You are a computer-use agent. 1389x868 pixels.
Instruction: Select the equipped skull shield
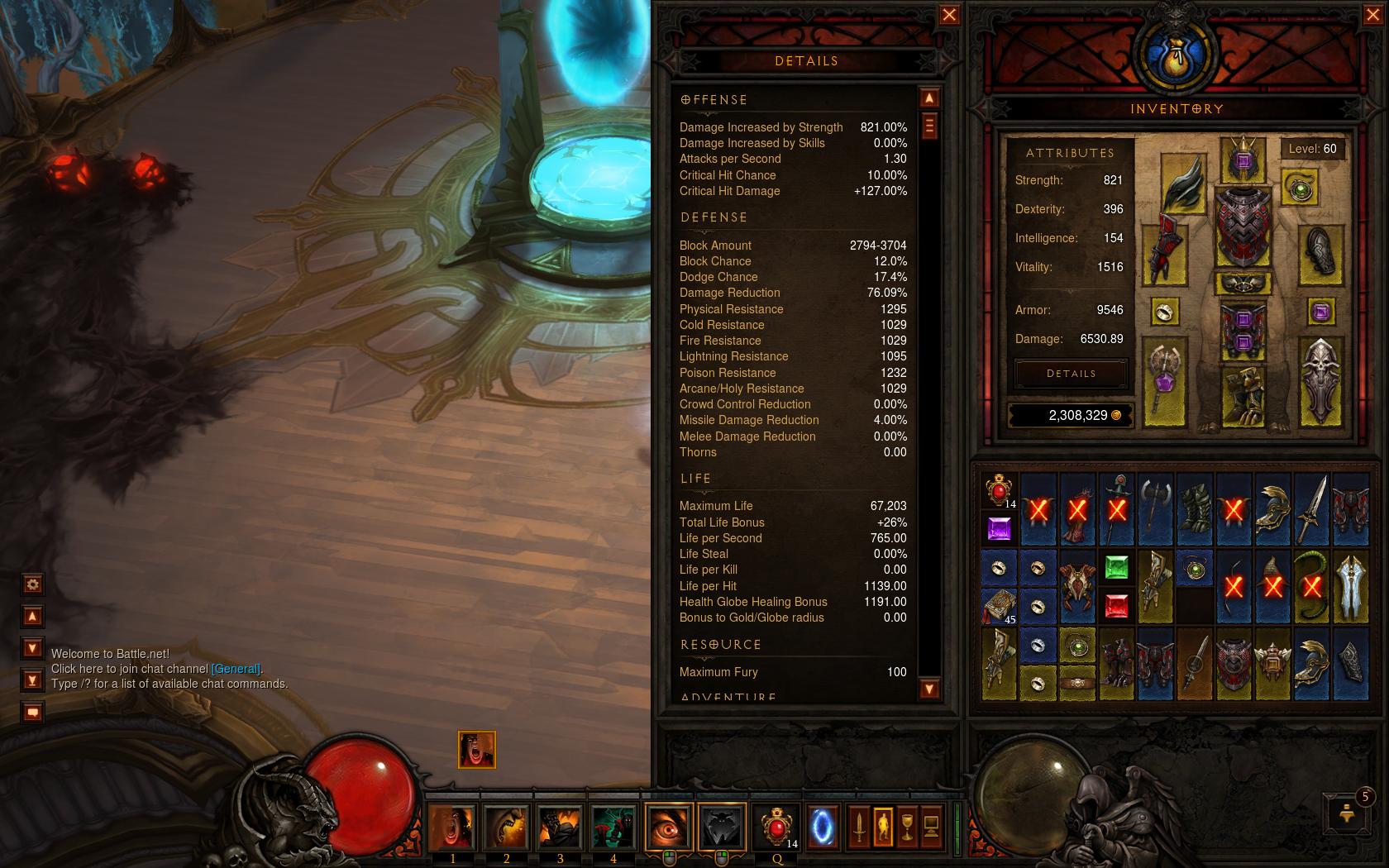(1320, 381)
